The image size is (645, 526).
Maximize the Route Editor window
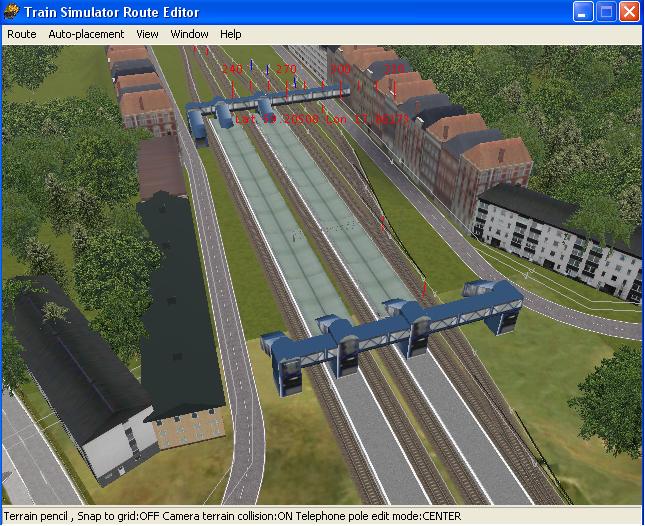pos(606,12)
